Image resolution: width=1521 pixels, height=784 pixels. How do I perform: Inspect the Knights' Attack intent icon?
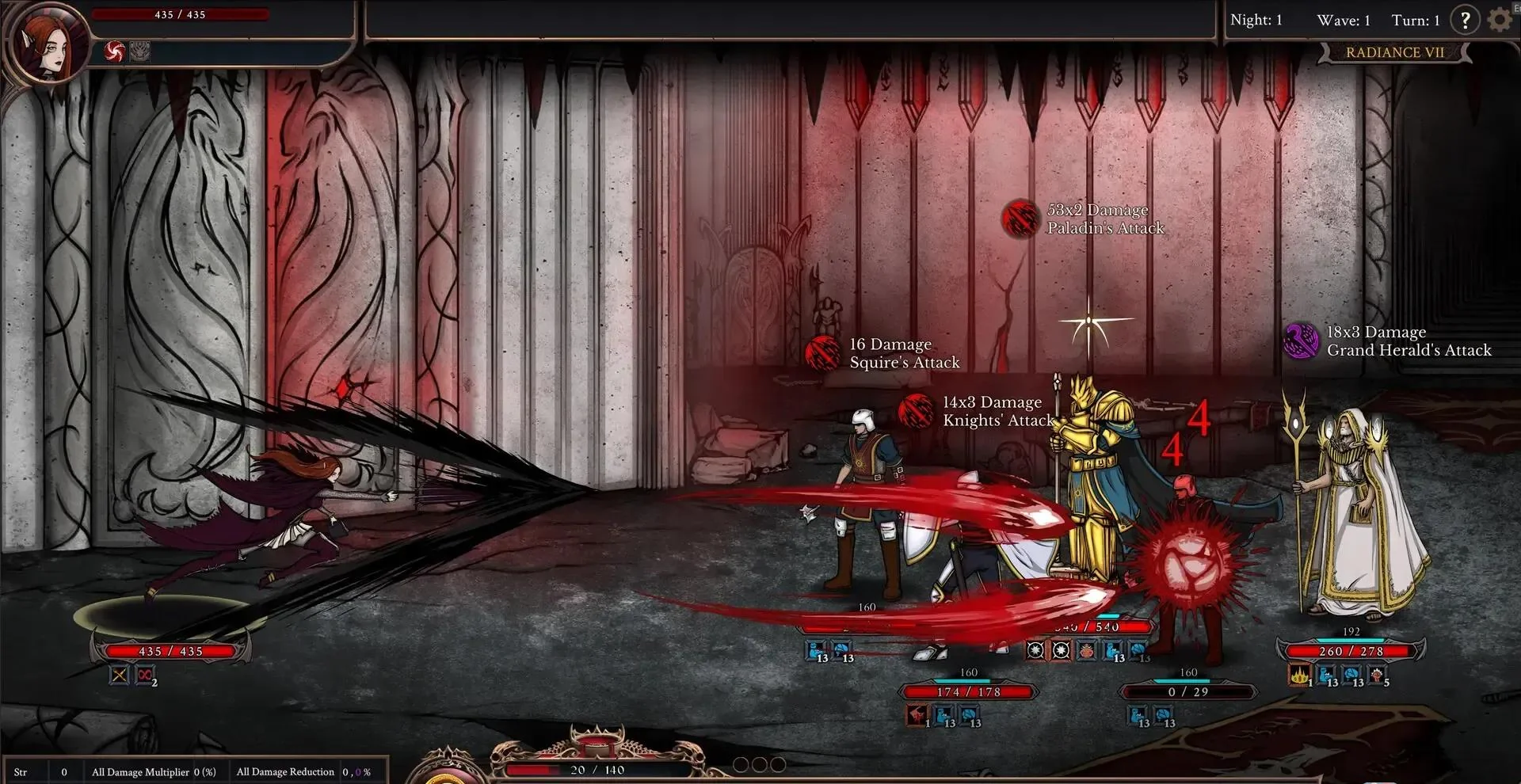916,411
